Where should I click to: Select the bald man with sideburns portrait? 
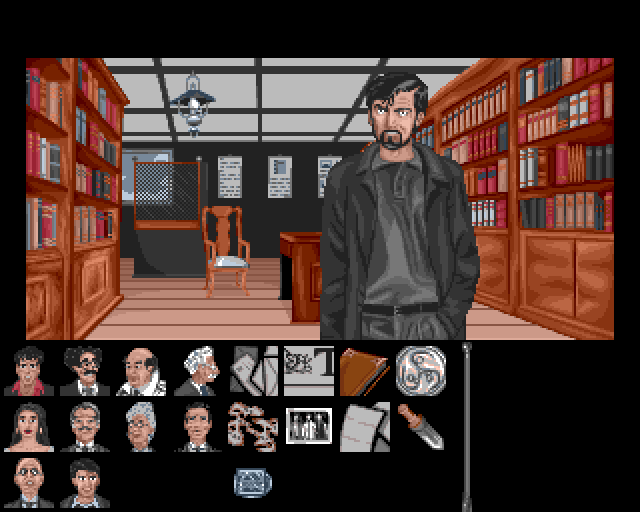coord(141,371)
